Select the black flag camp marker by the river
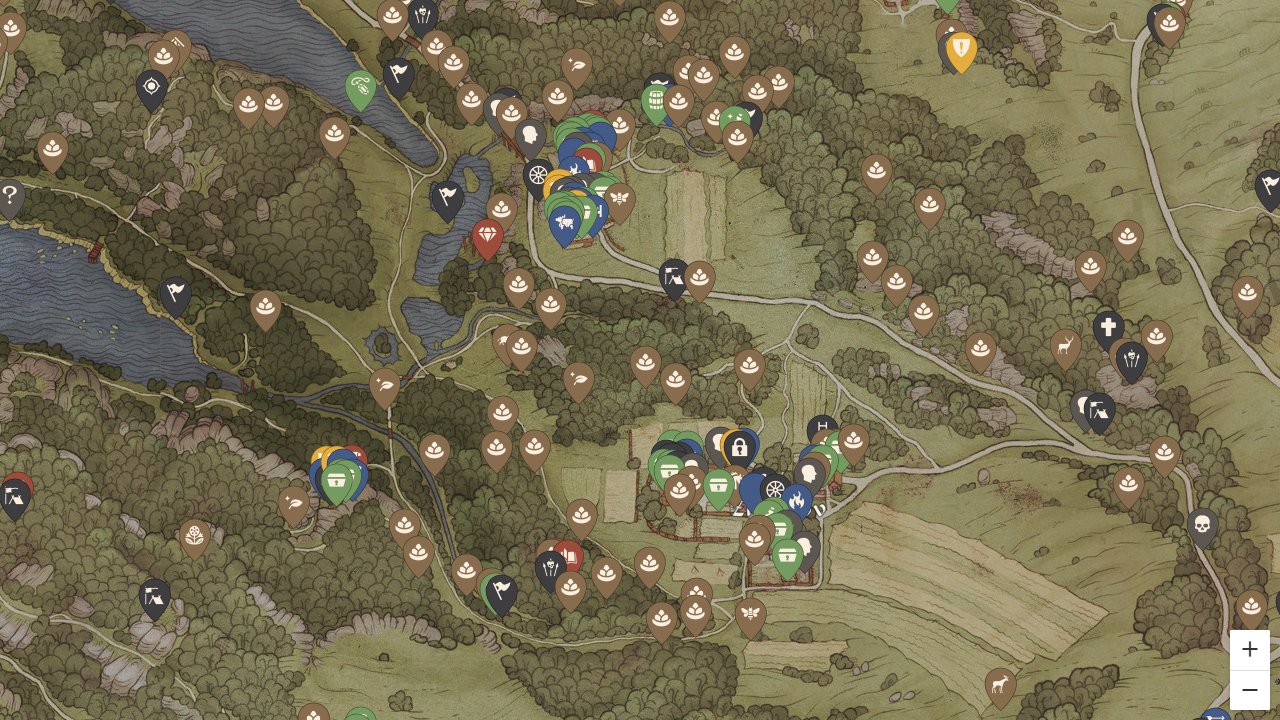 click(x=174, y=289)
